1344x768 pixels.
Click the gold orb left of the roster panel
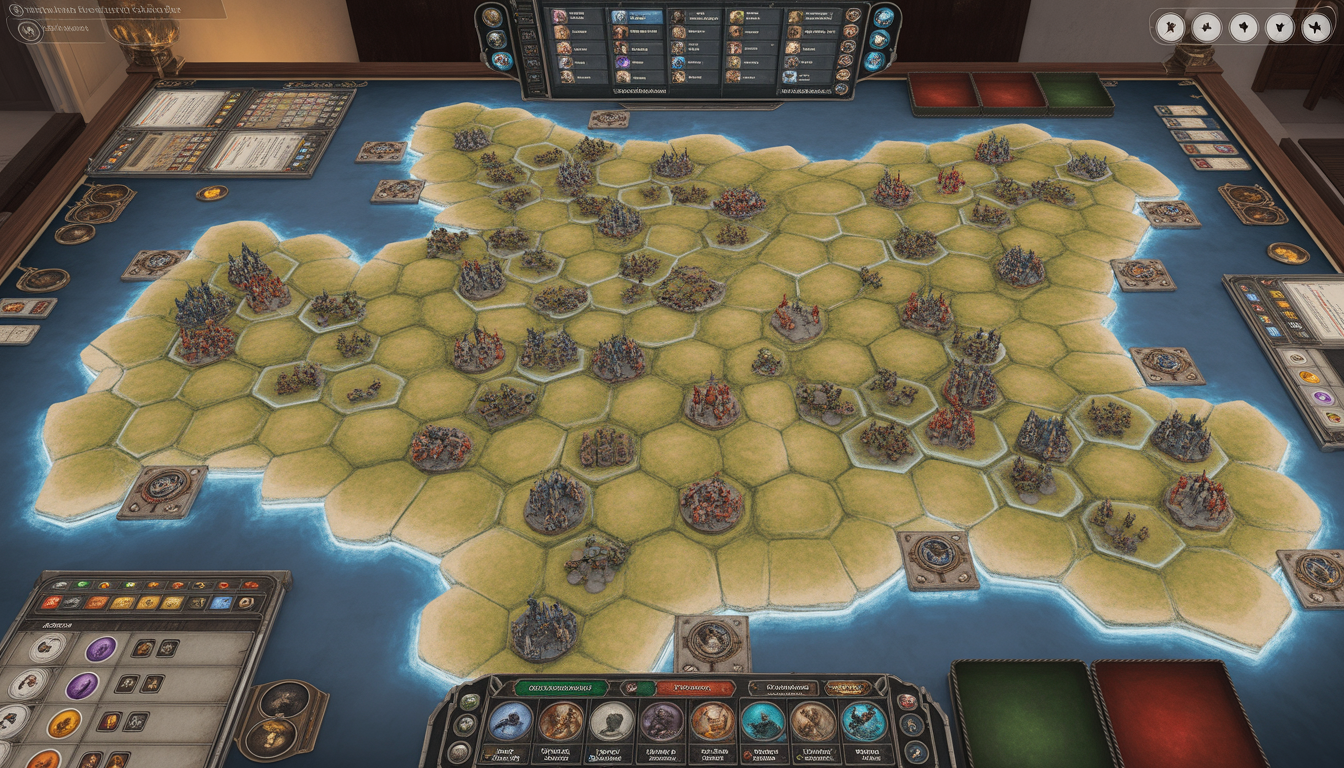pos(493,17)
